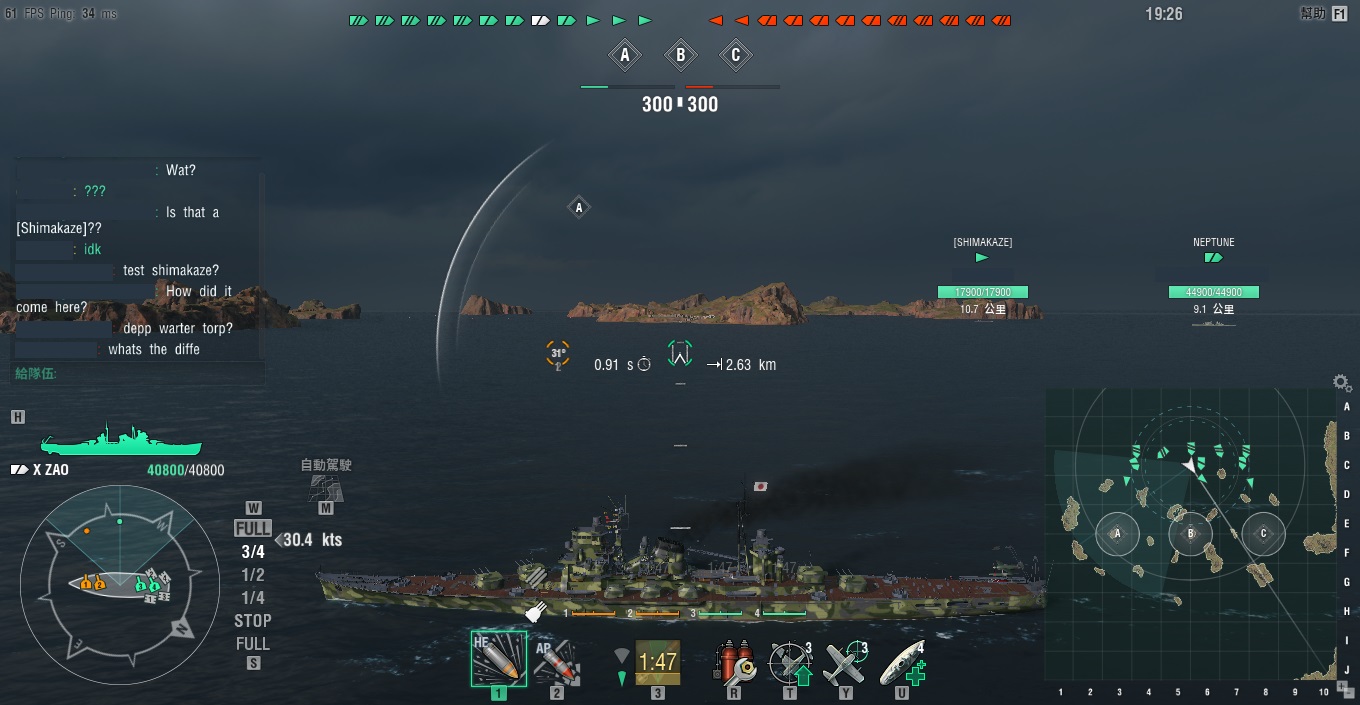This screenshot has width=1360, height=705.
Task: Click capture point A on the minimap
Action: 1117,534
